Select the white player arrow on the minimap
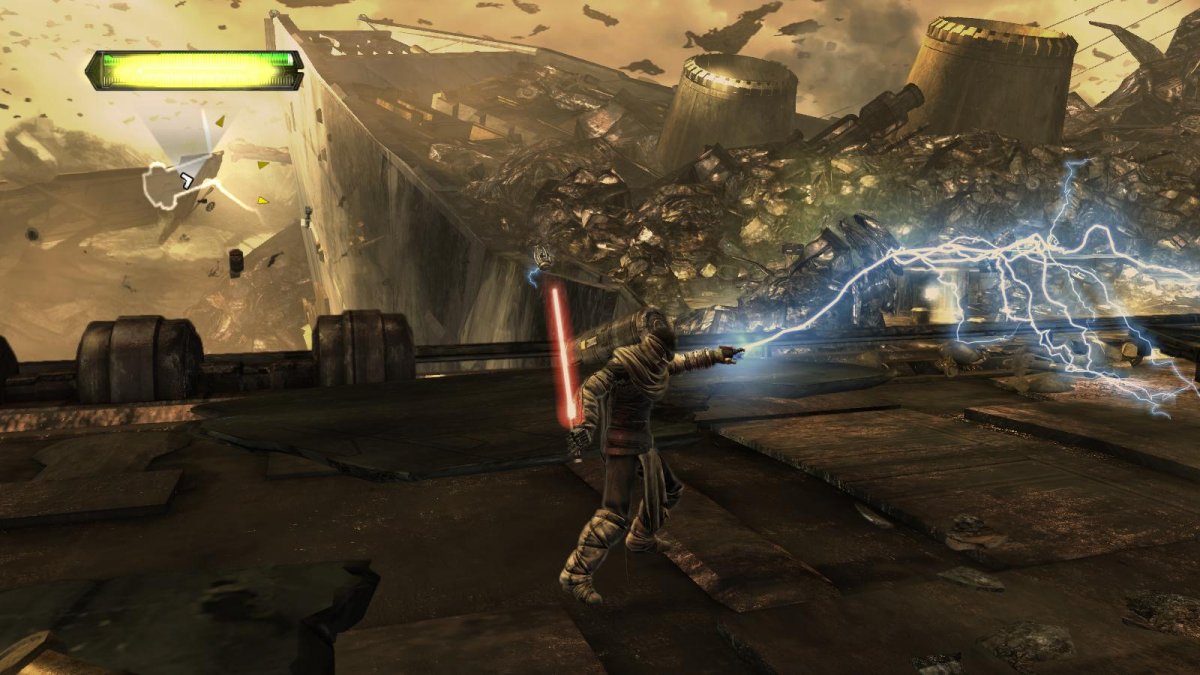Image resolution: width=1200 pixels, height=675 pixels. (x=186, y=180)
